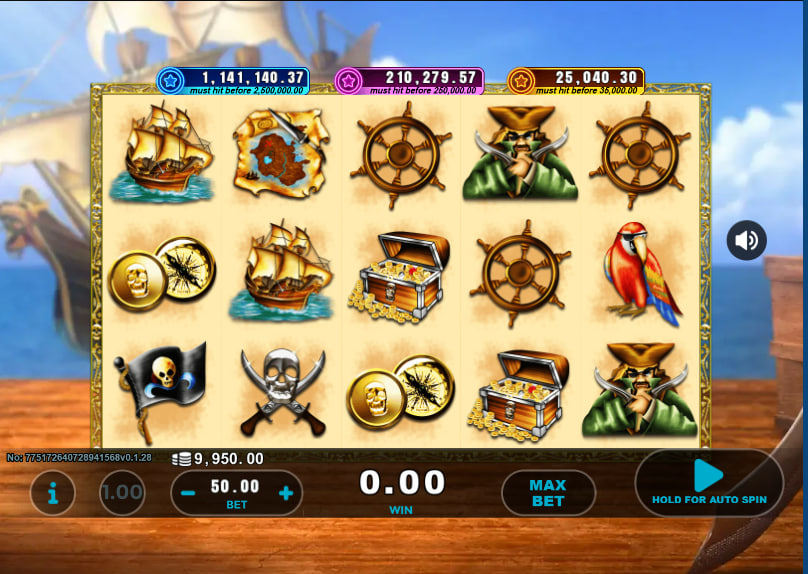Decrease the bet with the minus button
810x574 pixels.
[188, 493]
